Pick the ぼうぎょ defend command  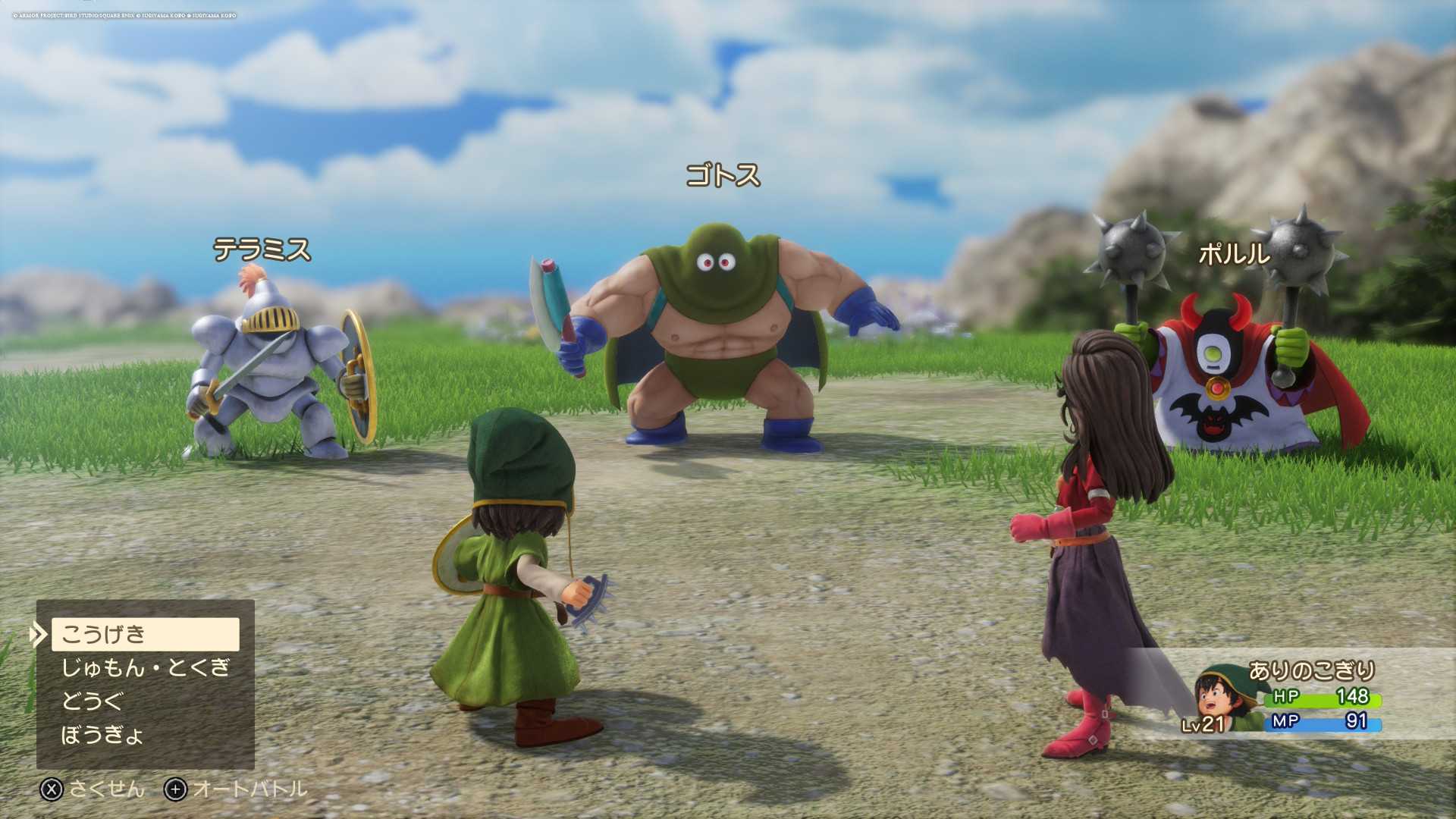(x=102, y=734)
